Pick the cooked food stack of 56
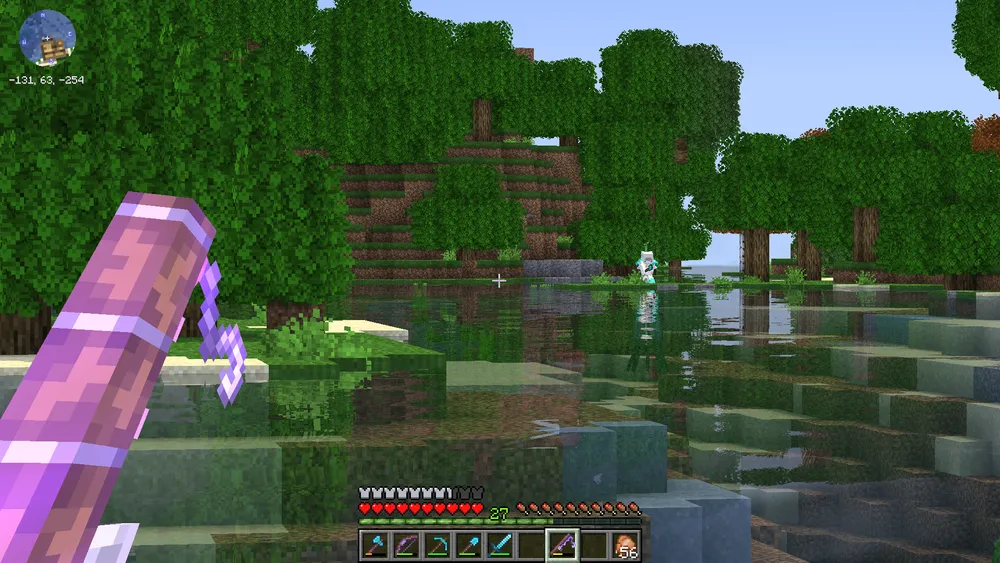Screen dimensions: 1000x563 (624, 545)
